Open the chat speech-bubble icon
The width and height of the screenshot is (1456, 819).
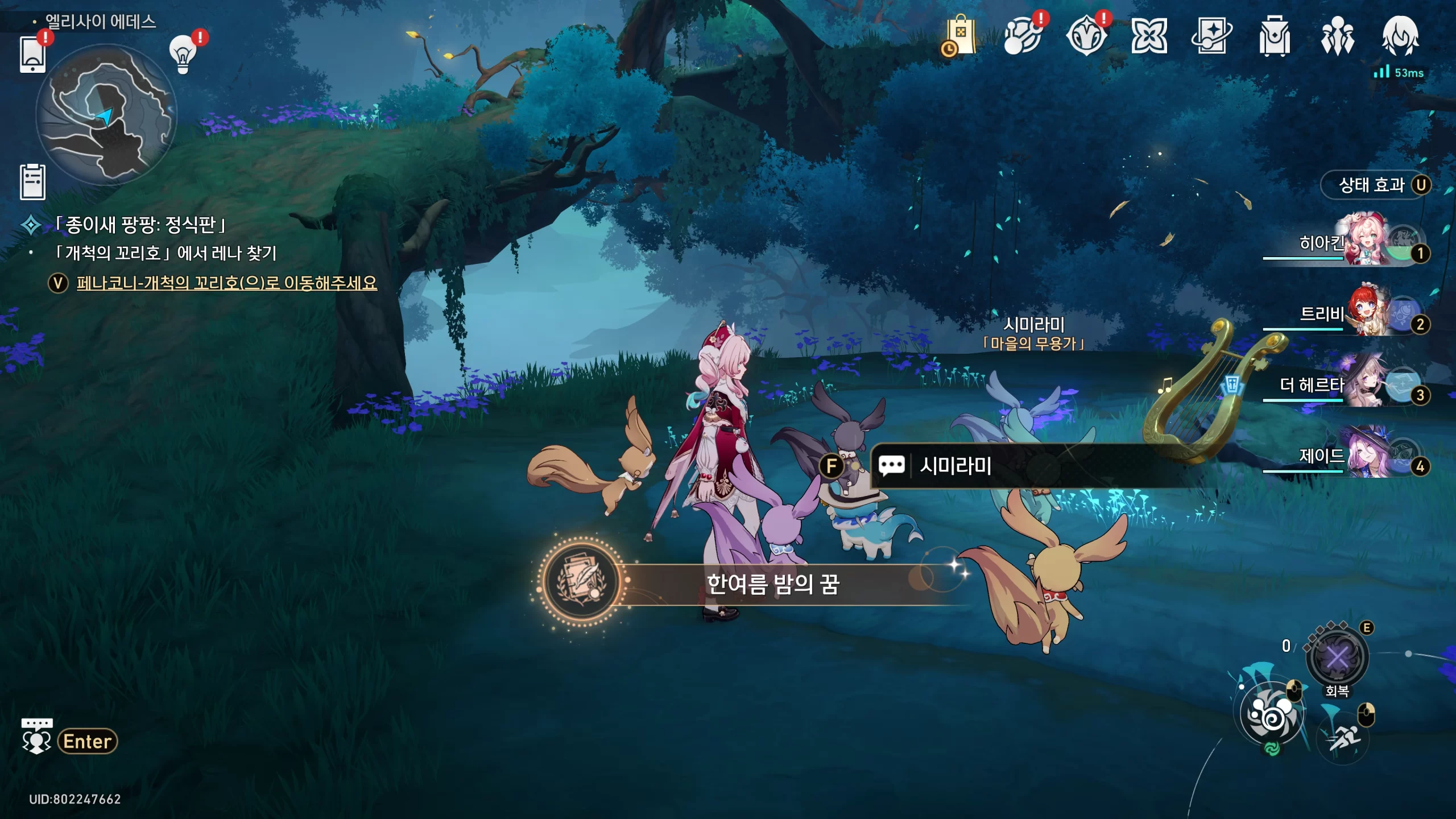pyautogui.click(x=37, y=737)
